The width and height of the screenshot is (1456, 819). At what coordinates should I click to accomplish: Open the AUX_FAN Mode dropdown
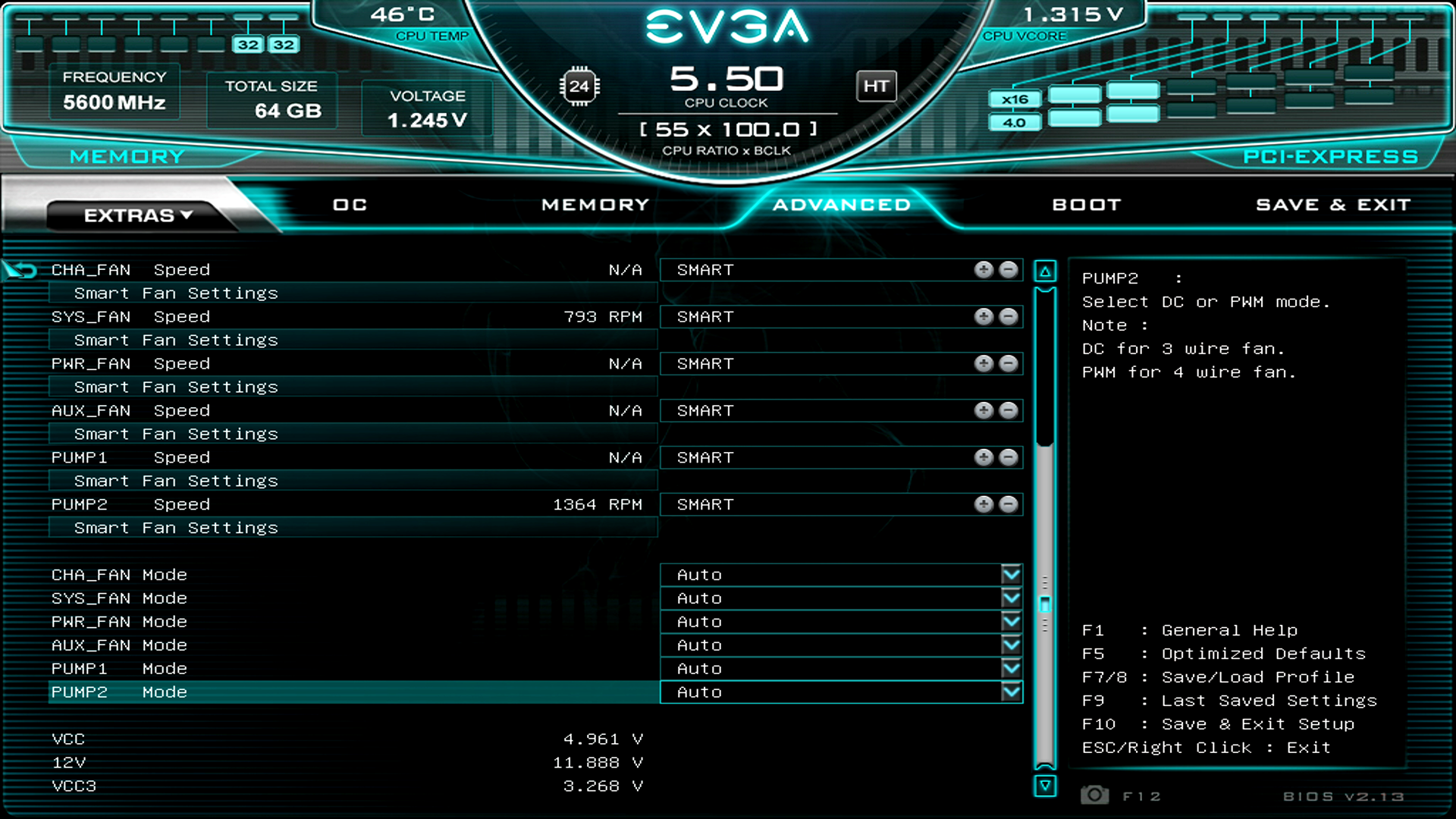1012,645
